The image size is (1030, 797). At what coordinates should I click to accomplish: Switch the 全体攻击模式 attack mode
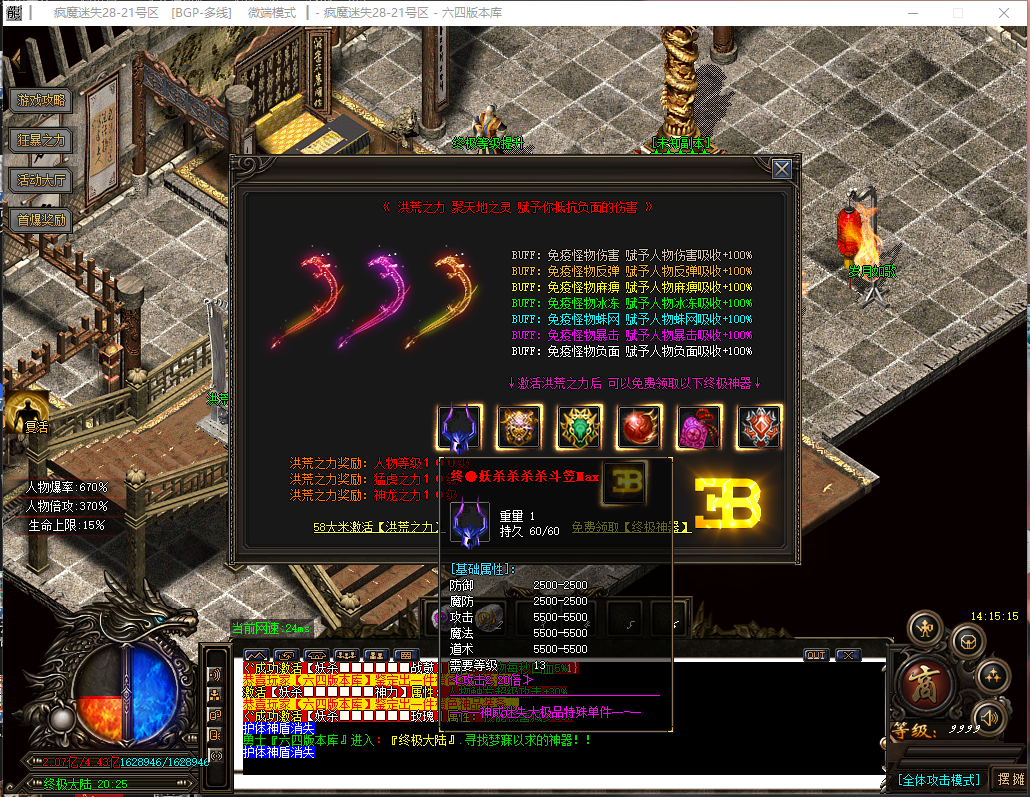[x=937, y=779]
